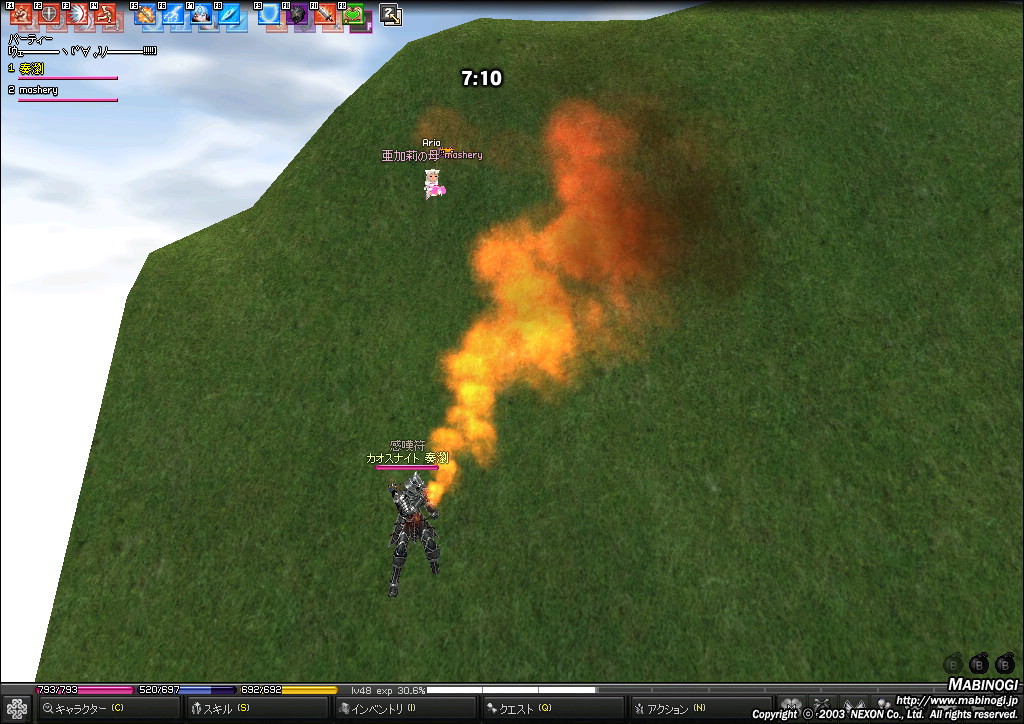
Task: Use the dark purple skill on F10
Action: pos(298,15)
